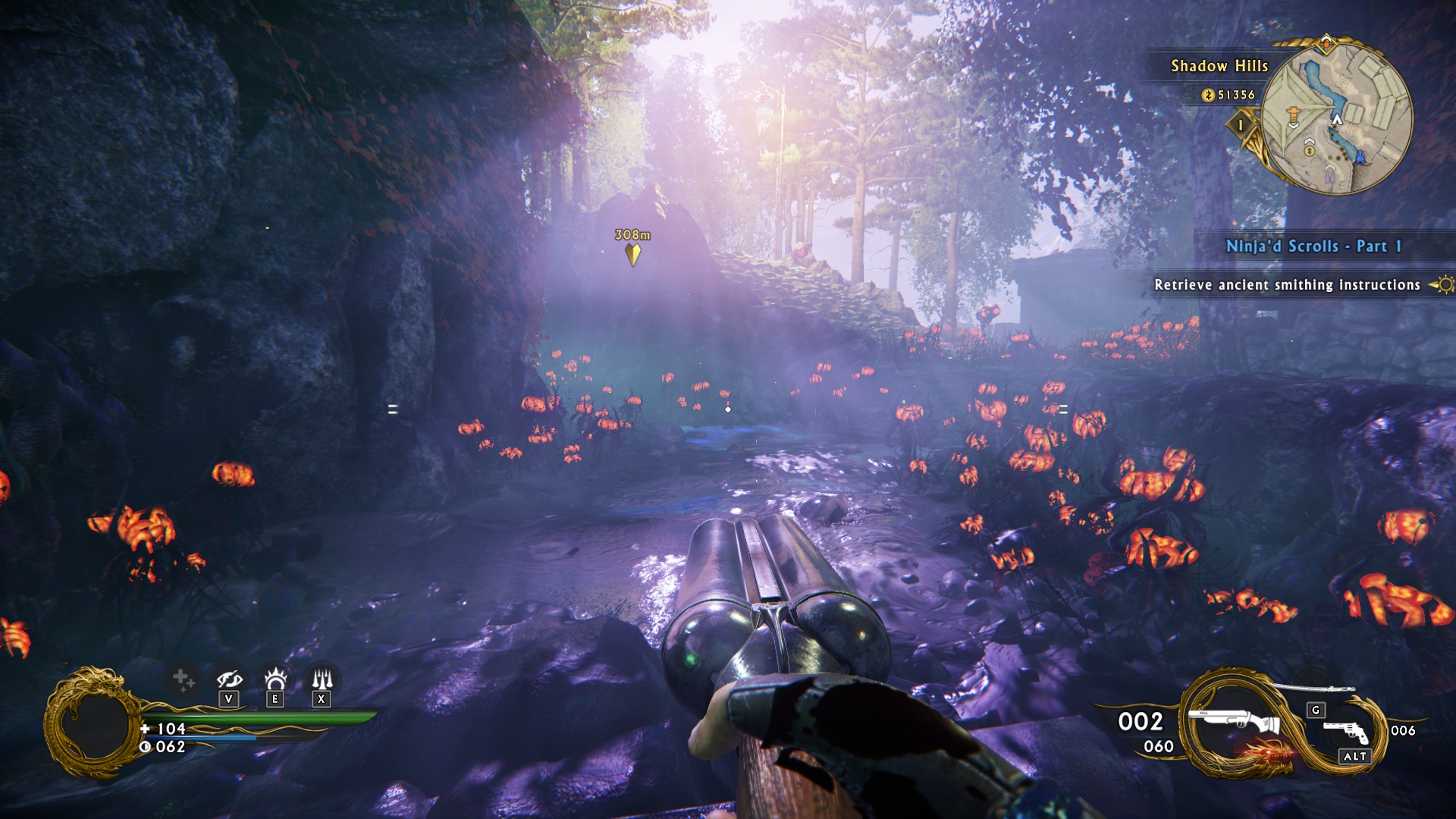Activate the spiky burst ability icon
Viewport: 1456px width, 819px height.
(x=275, y=677)
